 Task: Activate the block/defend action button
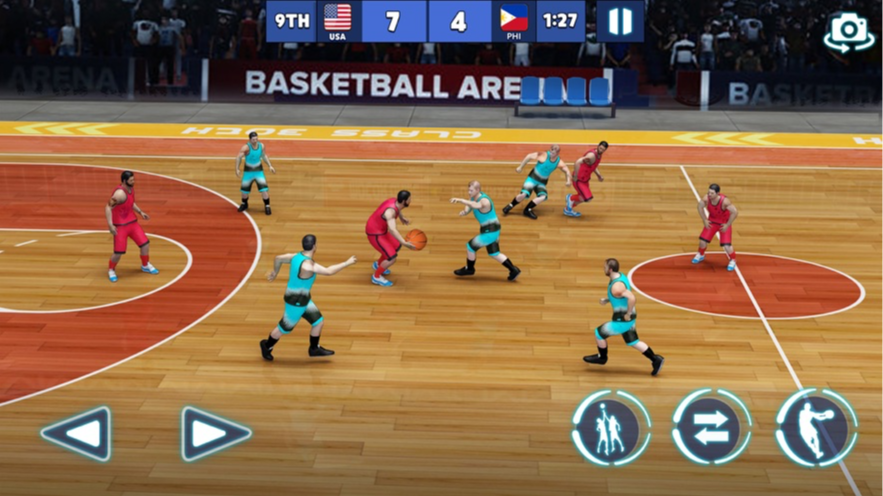(611, 428)
